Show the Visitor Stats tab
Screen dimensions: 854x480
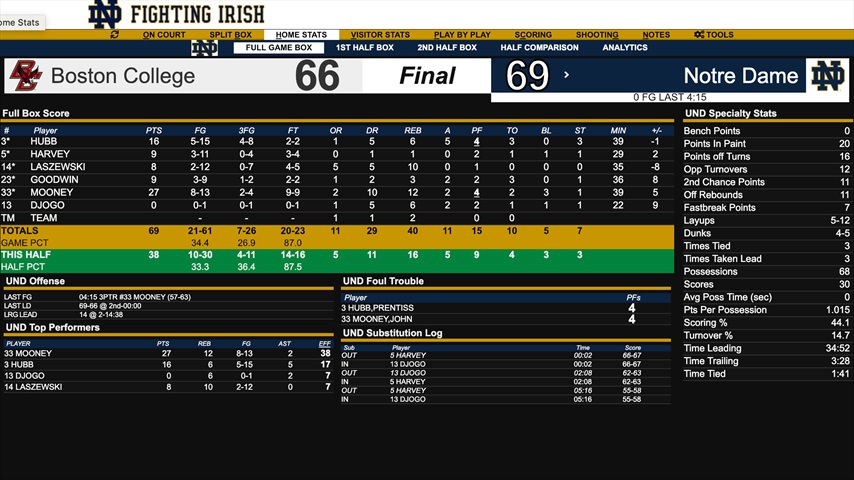click(380, 35)
